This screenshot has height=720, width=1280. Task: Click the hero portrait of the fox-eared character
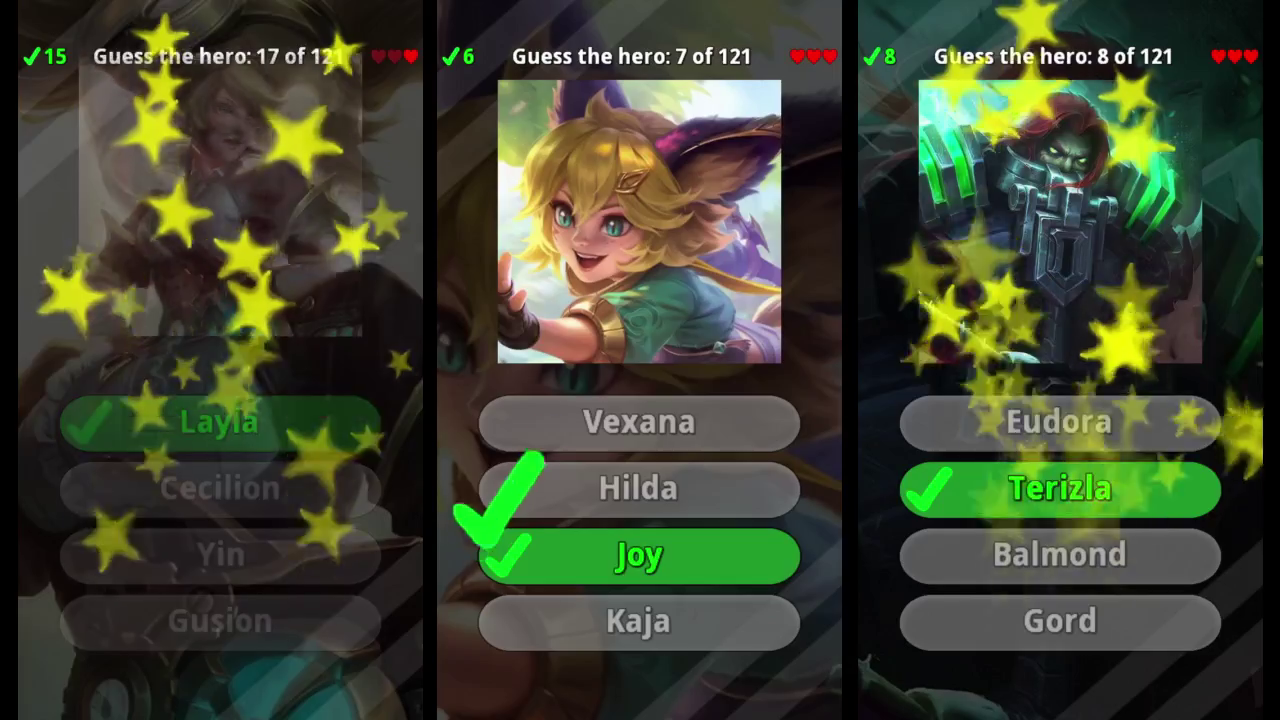point(640,220)
